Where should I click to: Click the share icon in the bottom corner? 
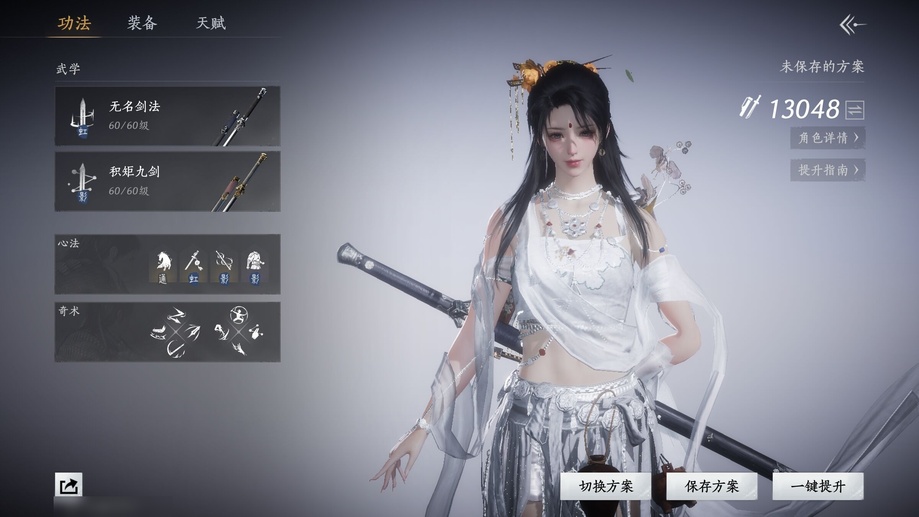[x=69, y=486]
